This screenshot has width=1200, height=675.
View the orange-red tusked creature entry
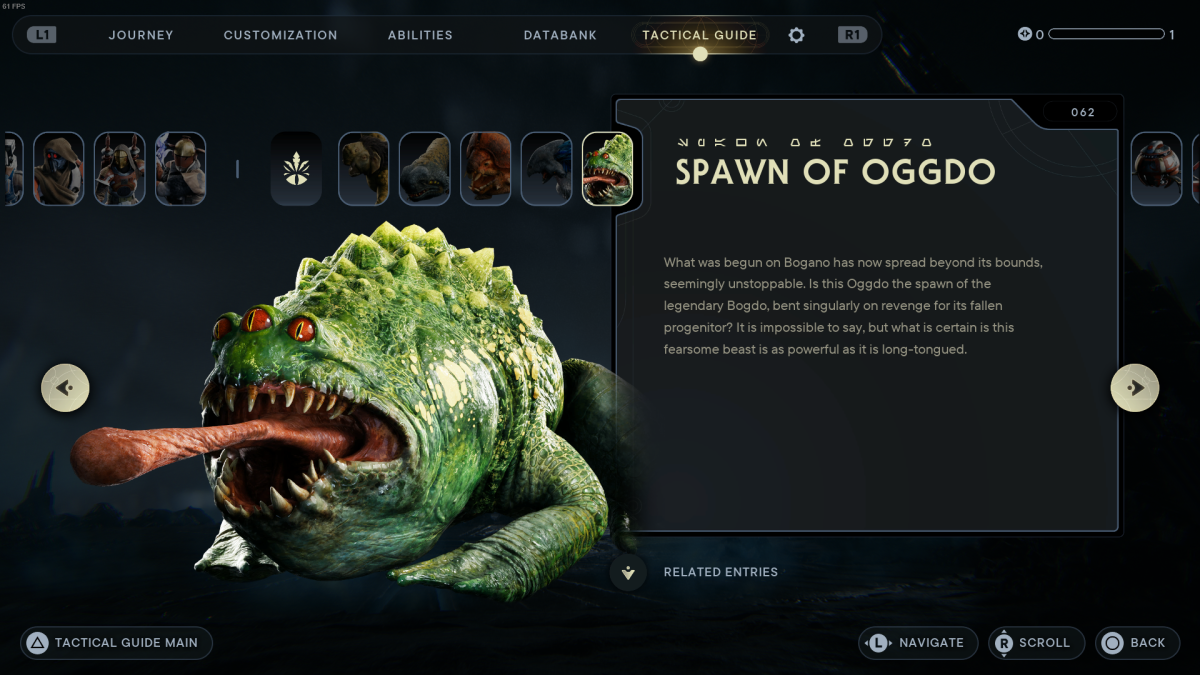coord(485,169)
